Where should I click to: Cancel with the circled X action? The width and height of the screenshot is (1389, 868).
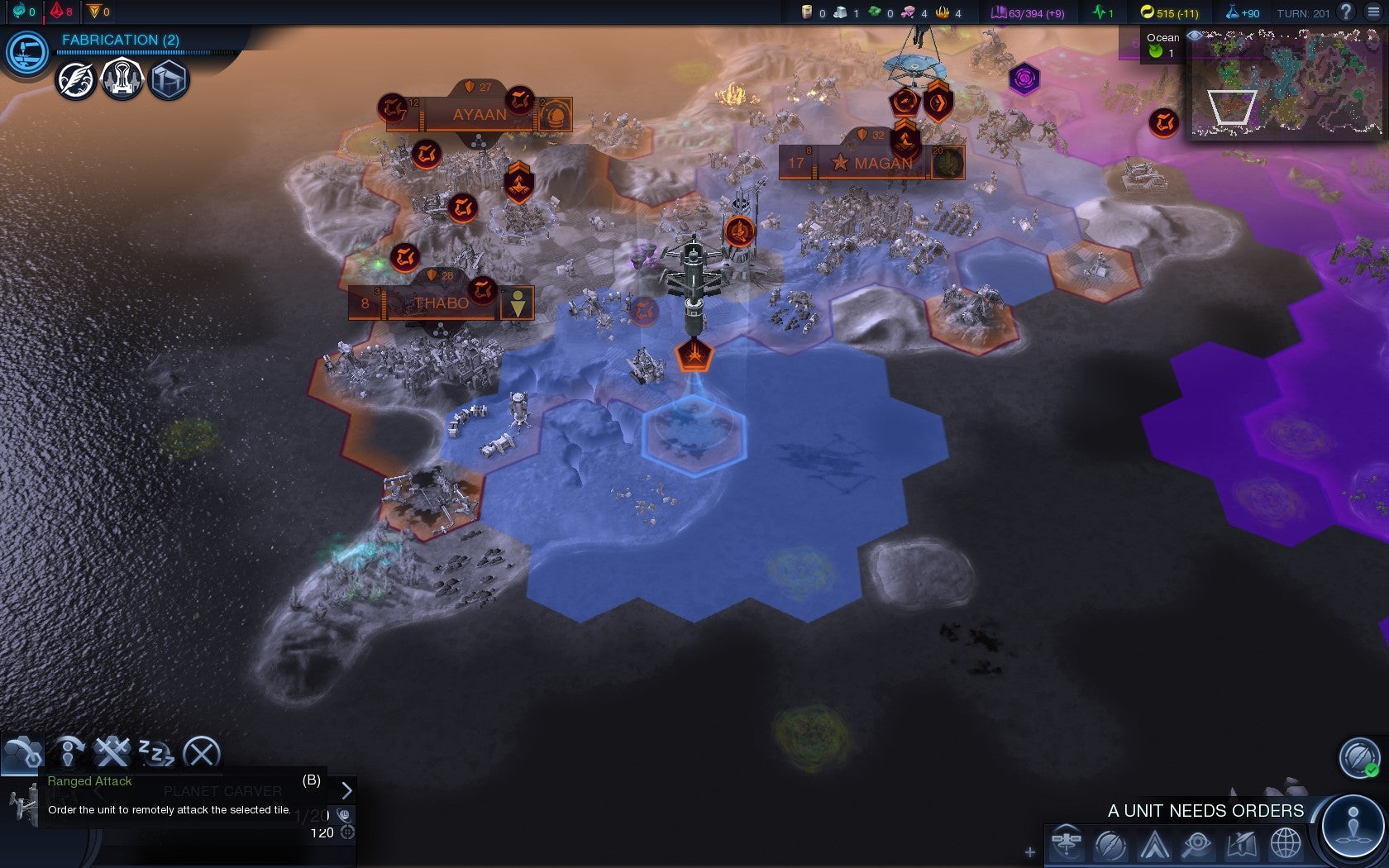[x=201, y=753]
